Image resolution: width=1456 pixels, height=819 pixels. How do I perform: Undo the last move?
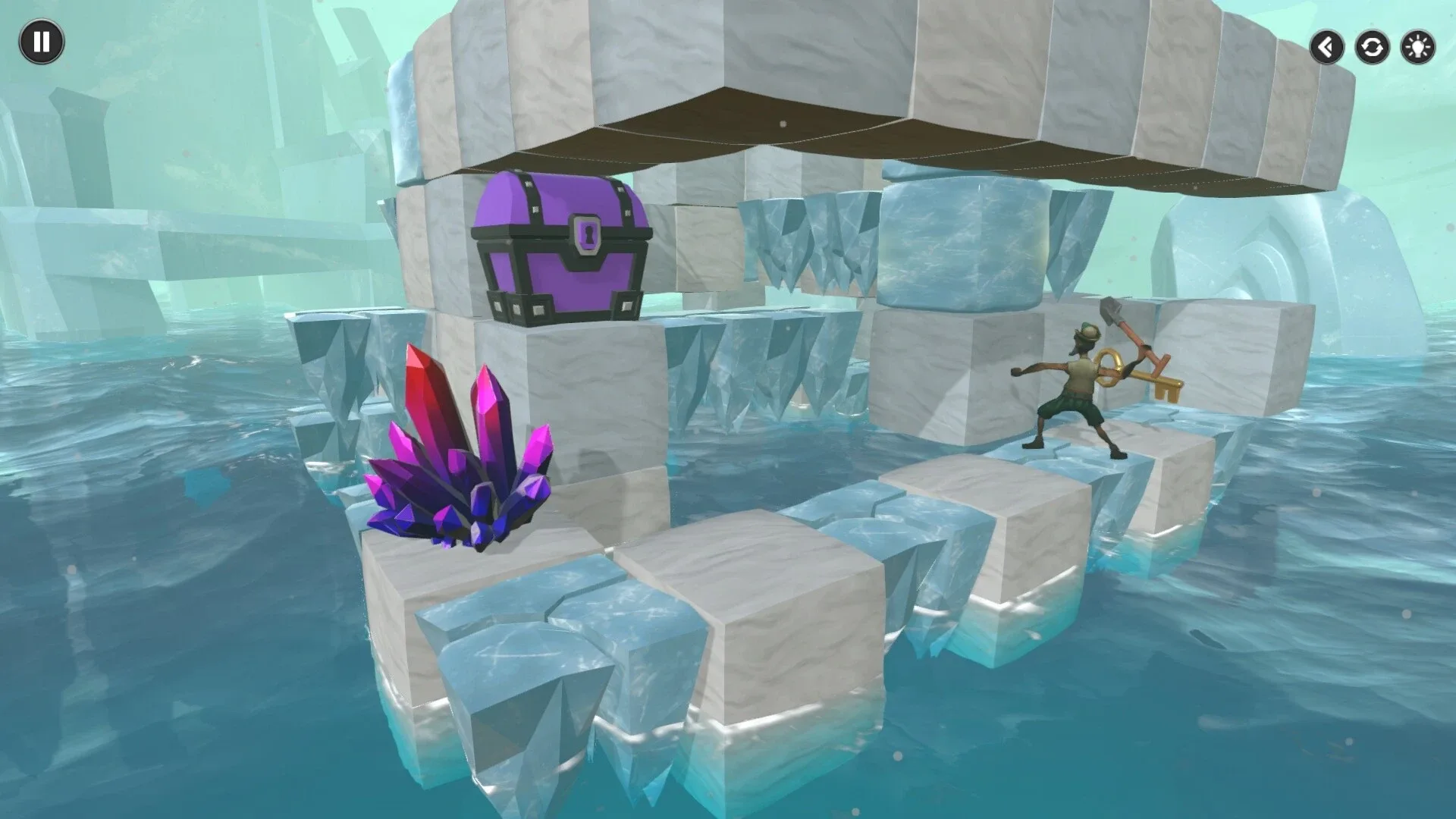click(1326, 47)
